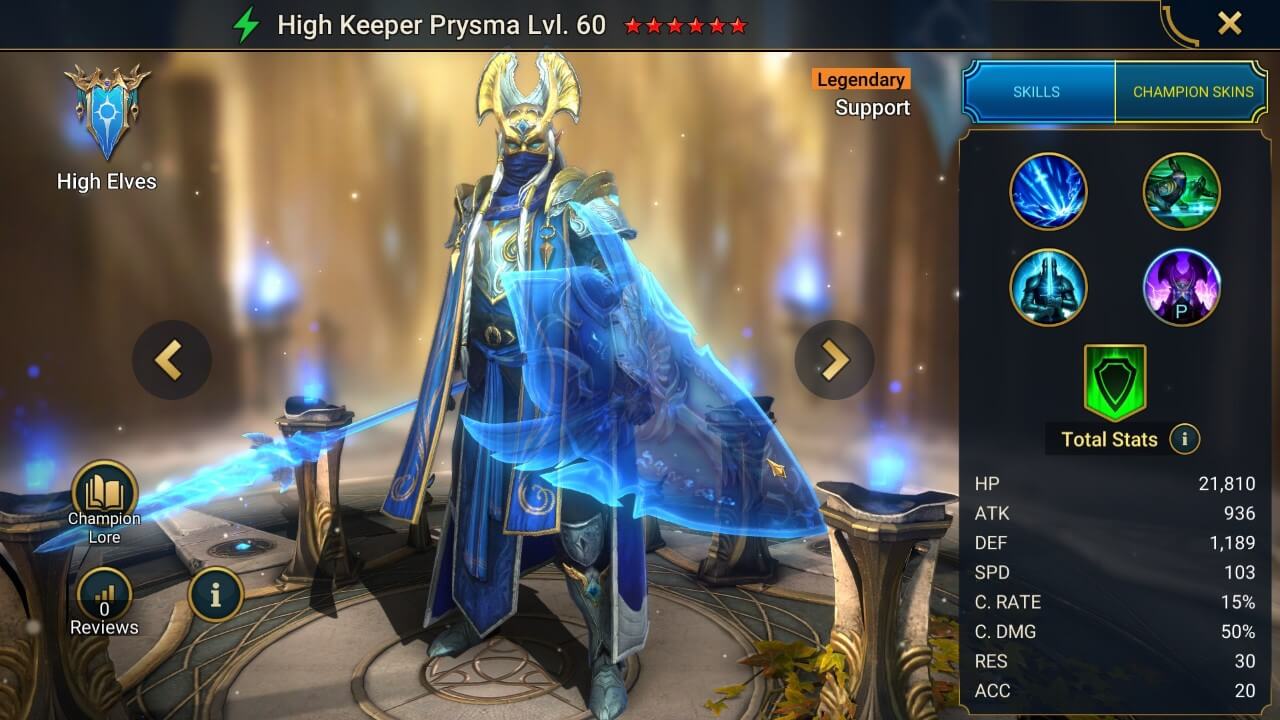Switch to the Champion Skins tab

[x=1192, y=91]
